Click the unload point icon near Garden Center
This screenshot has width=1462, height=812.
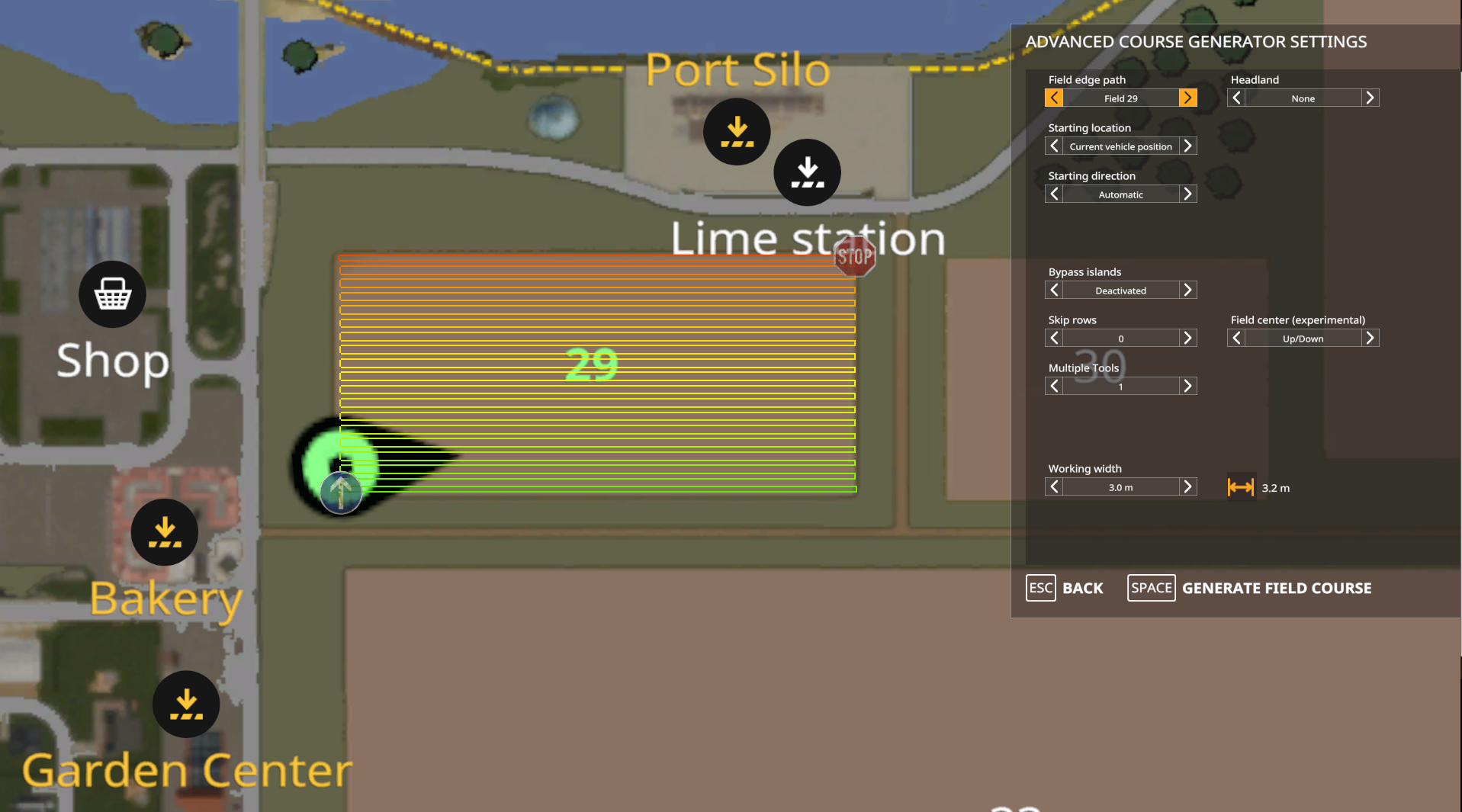185,704
